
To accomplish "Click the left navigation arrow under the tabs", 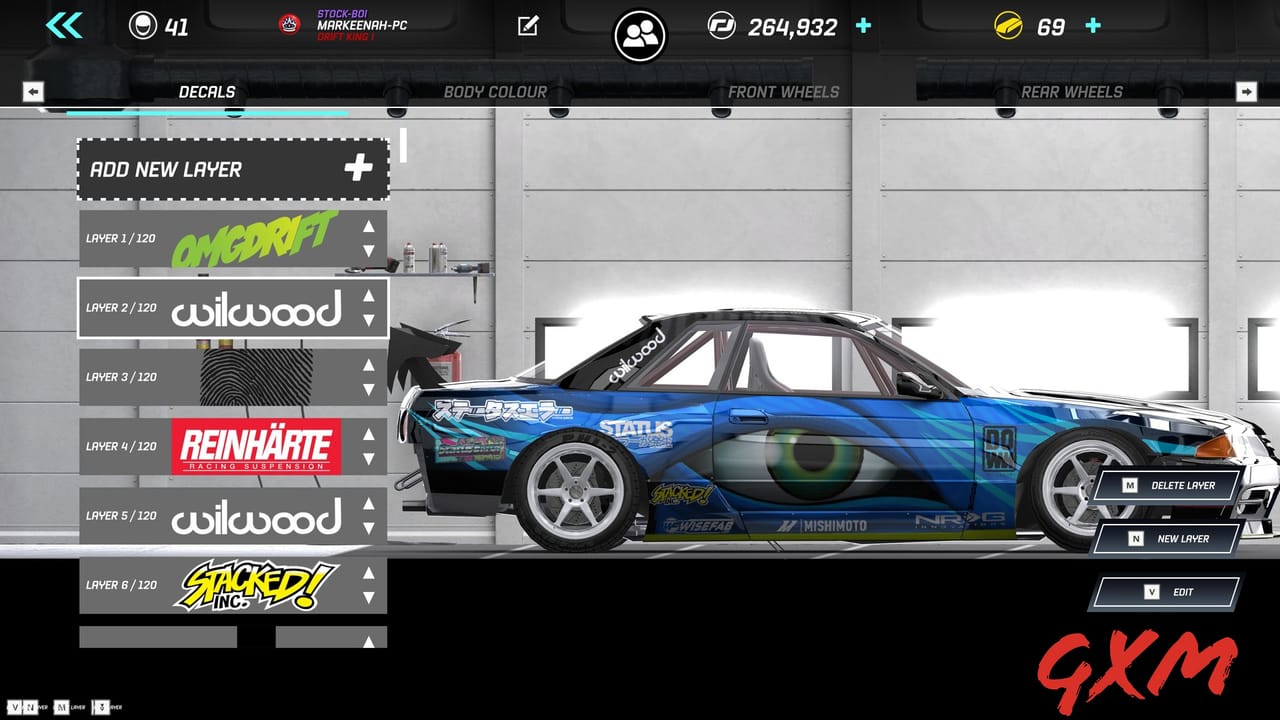I will coord(33,92).
